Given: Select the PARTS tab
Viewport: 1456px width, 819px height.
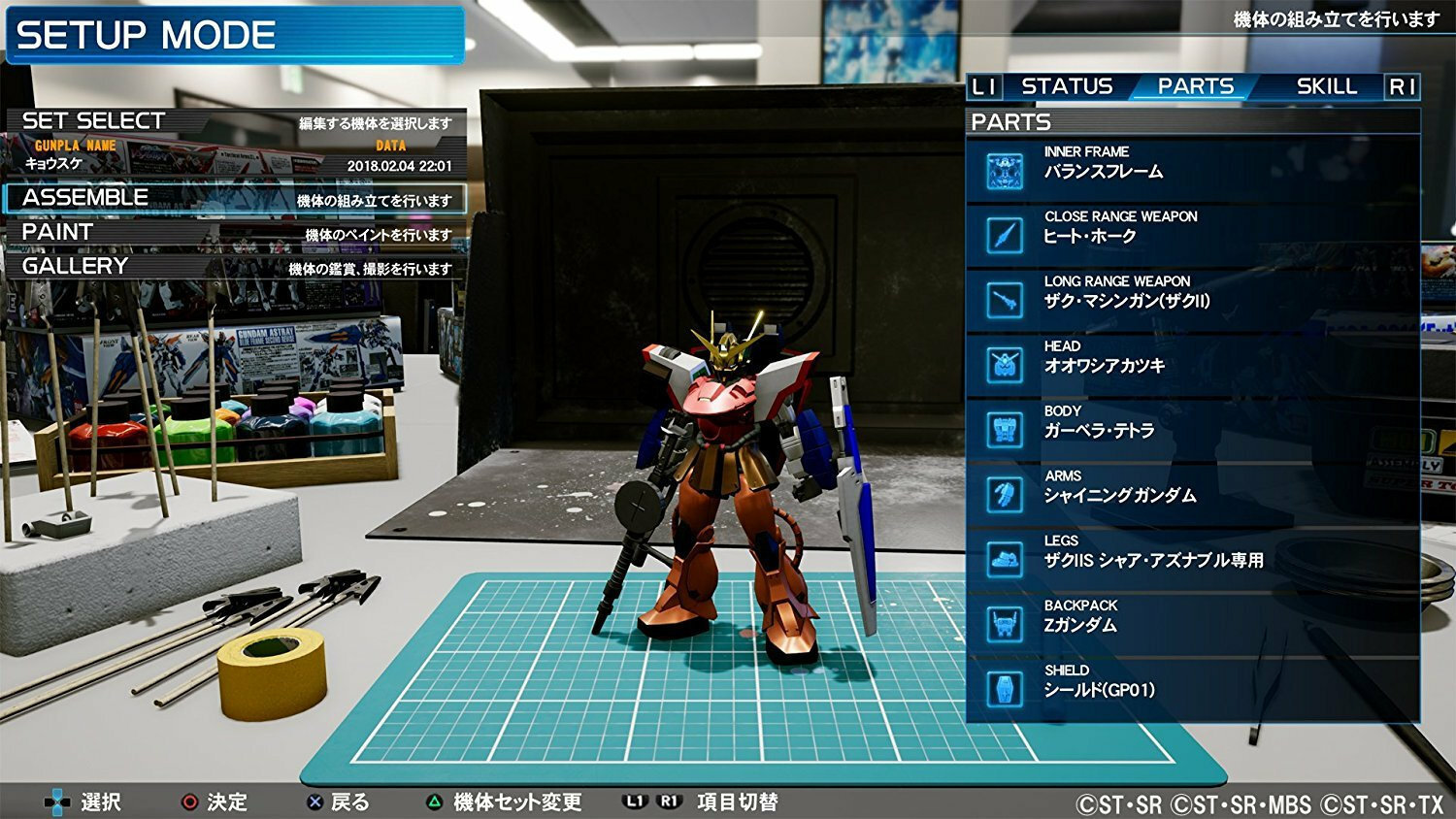Looking at the screenshot, I should pos(1195,86).
